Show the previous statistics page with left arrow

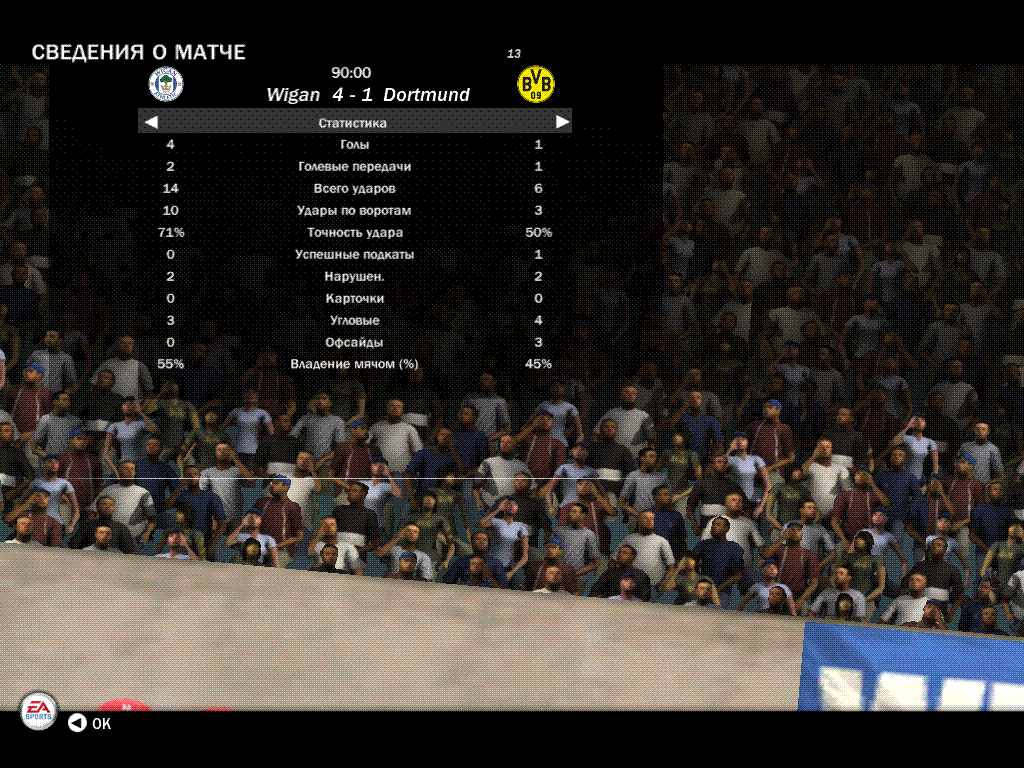pyautogui.click(x=152, y=122)
